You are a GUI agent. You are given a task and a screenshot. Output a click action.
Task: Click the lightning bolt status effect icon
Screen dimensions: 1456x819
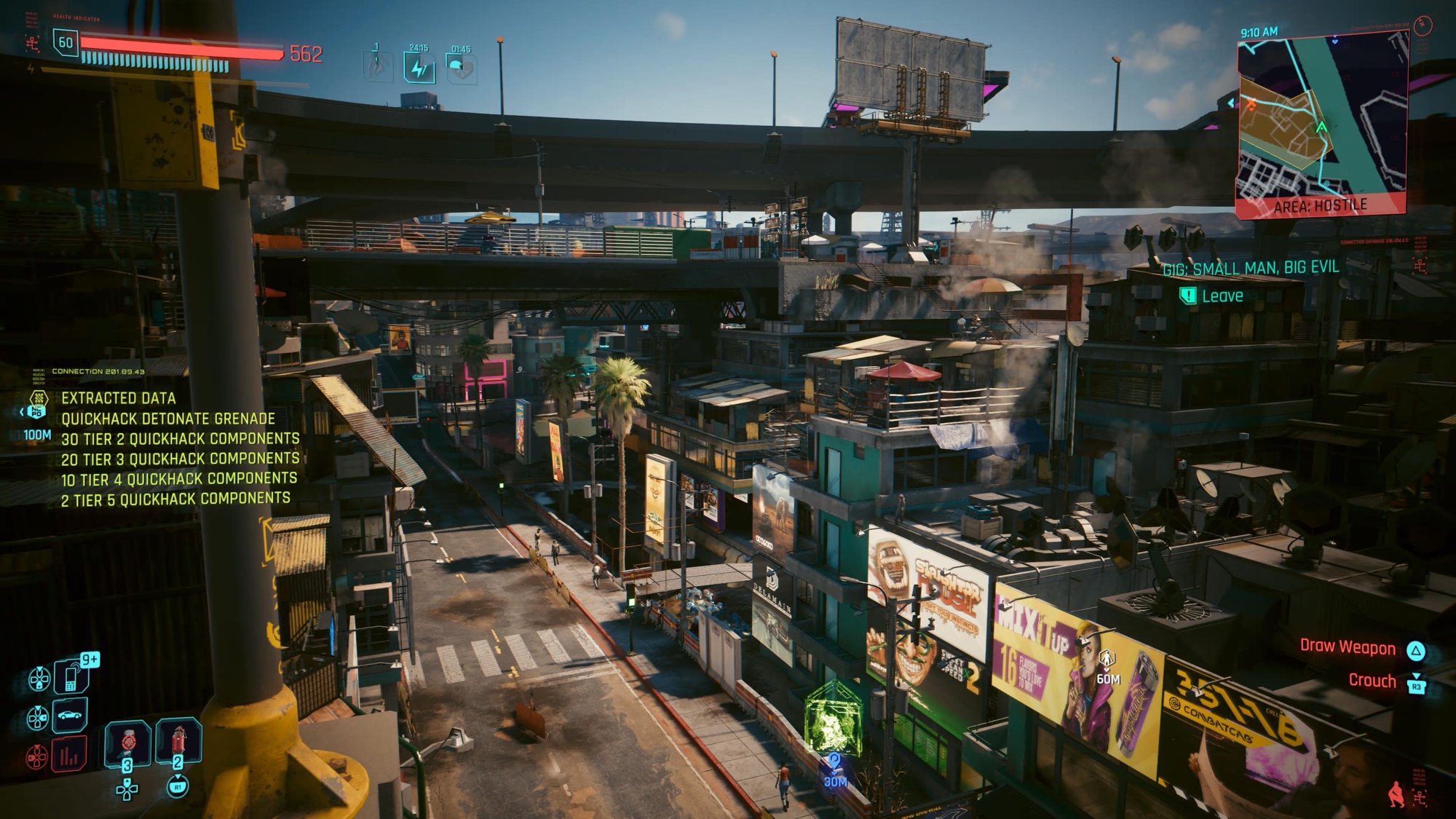click(x=419, y=68)
